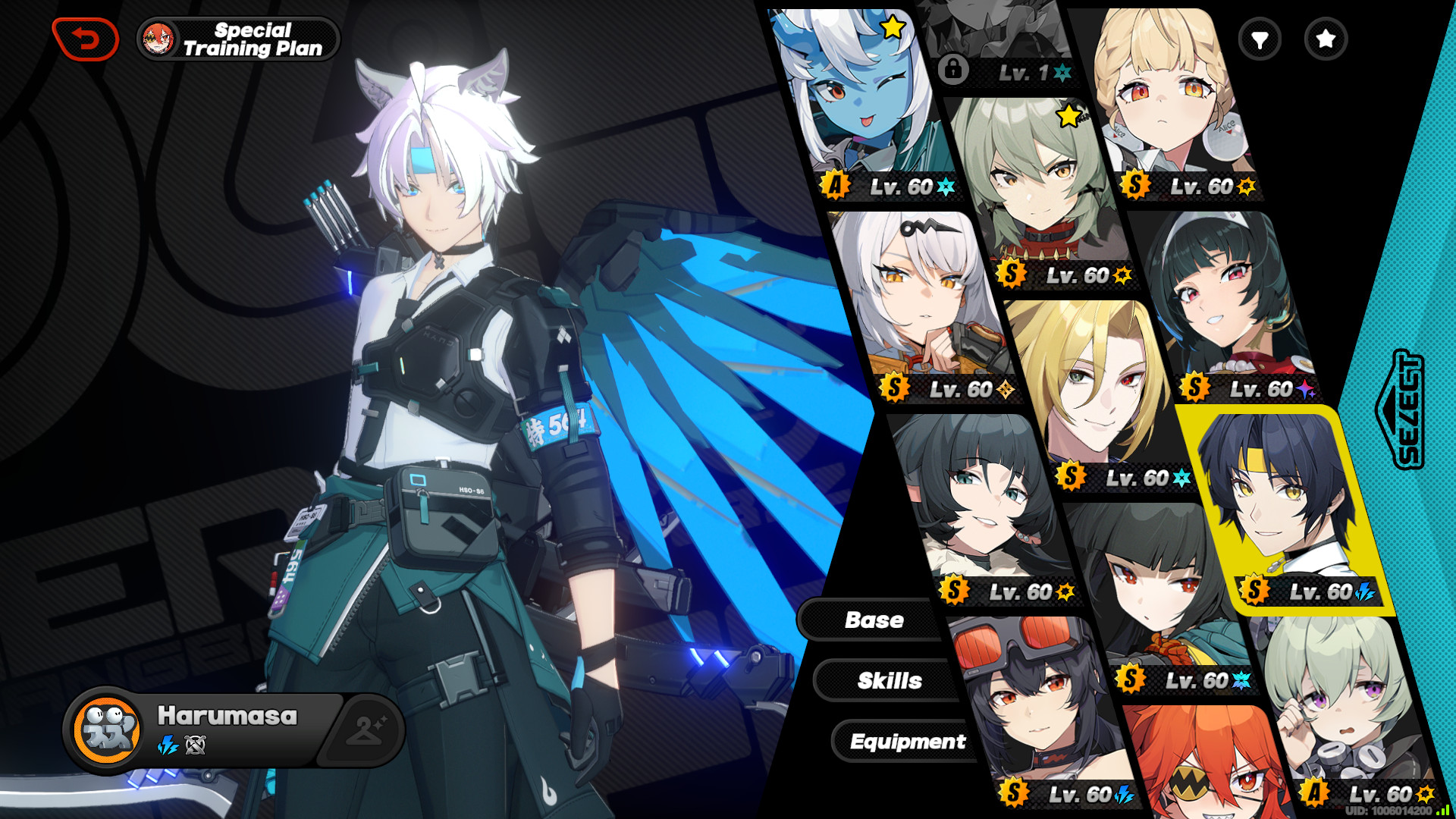
Task: Open the favorites star icon top-right
Action: [1325, 40]
